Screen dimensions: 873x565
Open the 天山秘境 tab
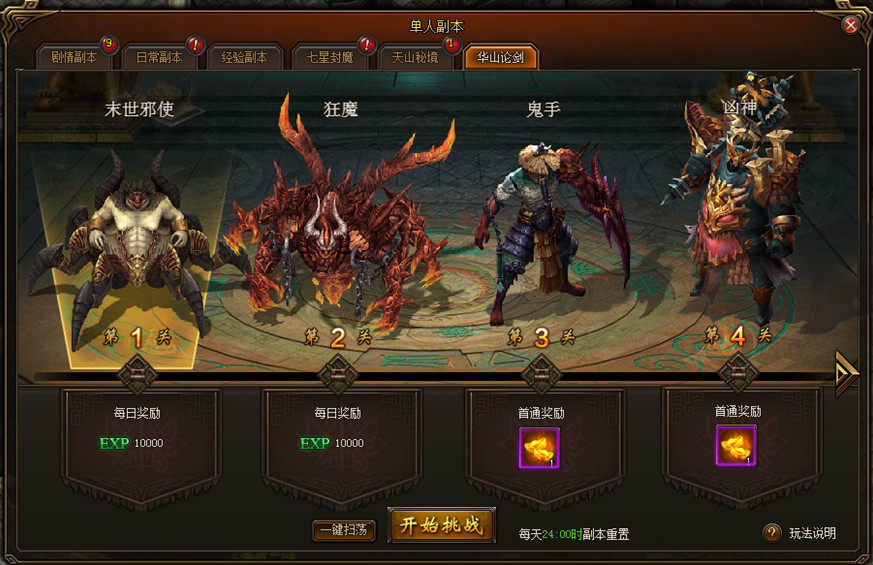[x=415, y=57]
